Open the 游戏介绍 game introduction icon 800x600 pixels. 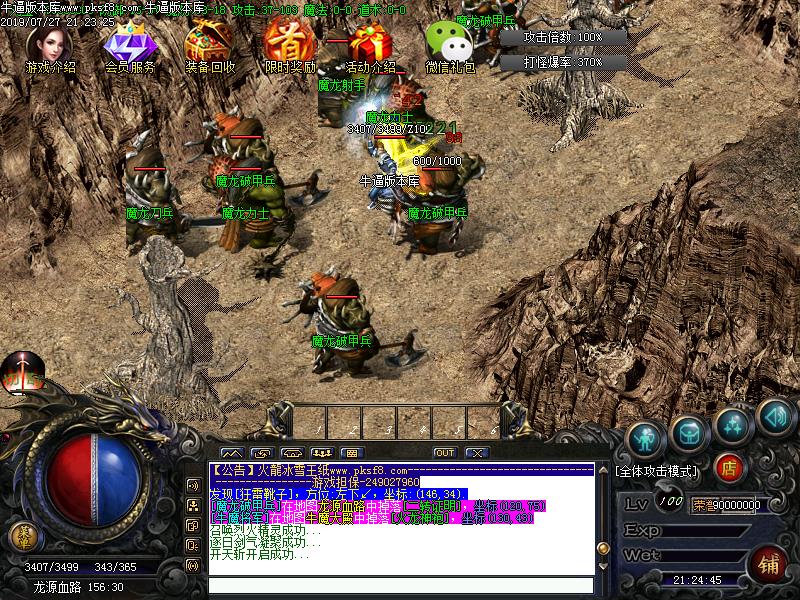point(48,45)
